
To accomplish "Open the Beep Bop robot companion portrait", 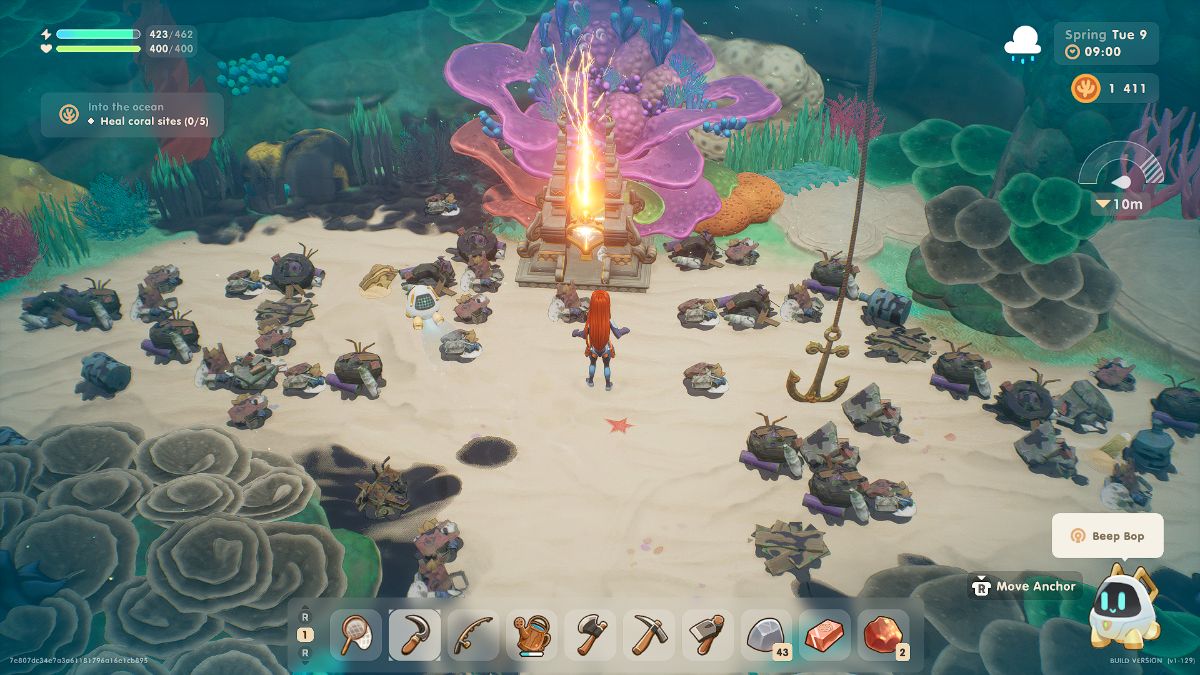I will click(x=1126, y=605).
